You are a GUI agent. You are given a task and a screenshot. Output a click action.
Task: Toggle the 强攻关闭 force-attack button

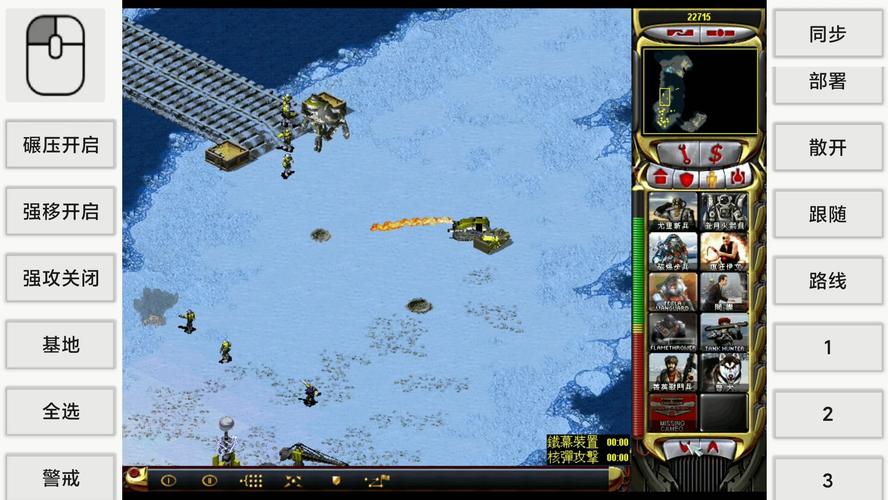coord(61,278)
